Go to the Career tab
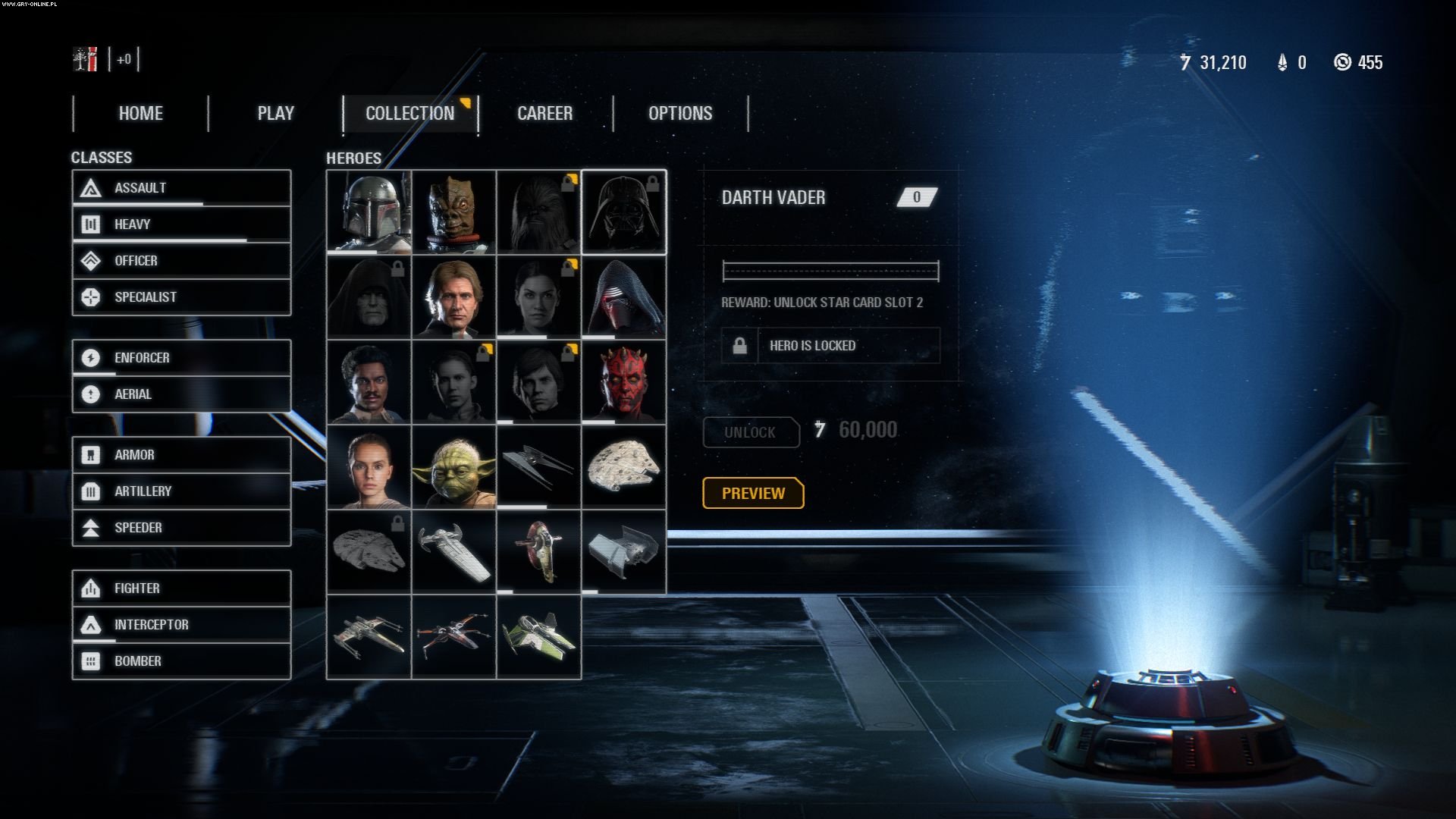The height and width of the screenshot is (819, 1456). click(x=544, y=114)
